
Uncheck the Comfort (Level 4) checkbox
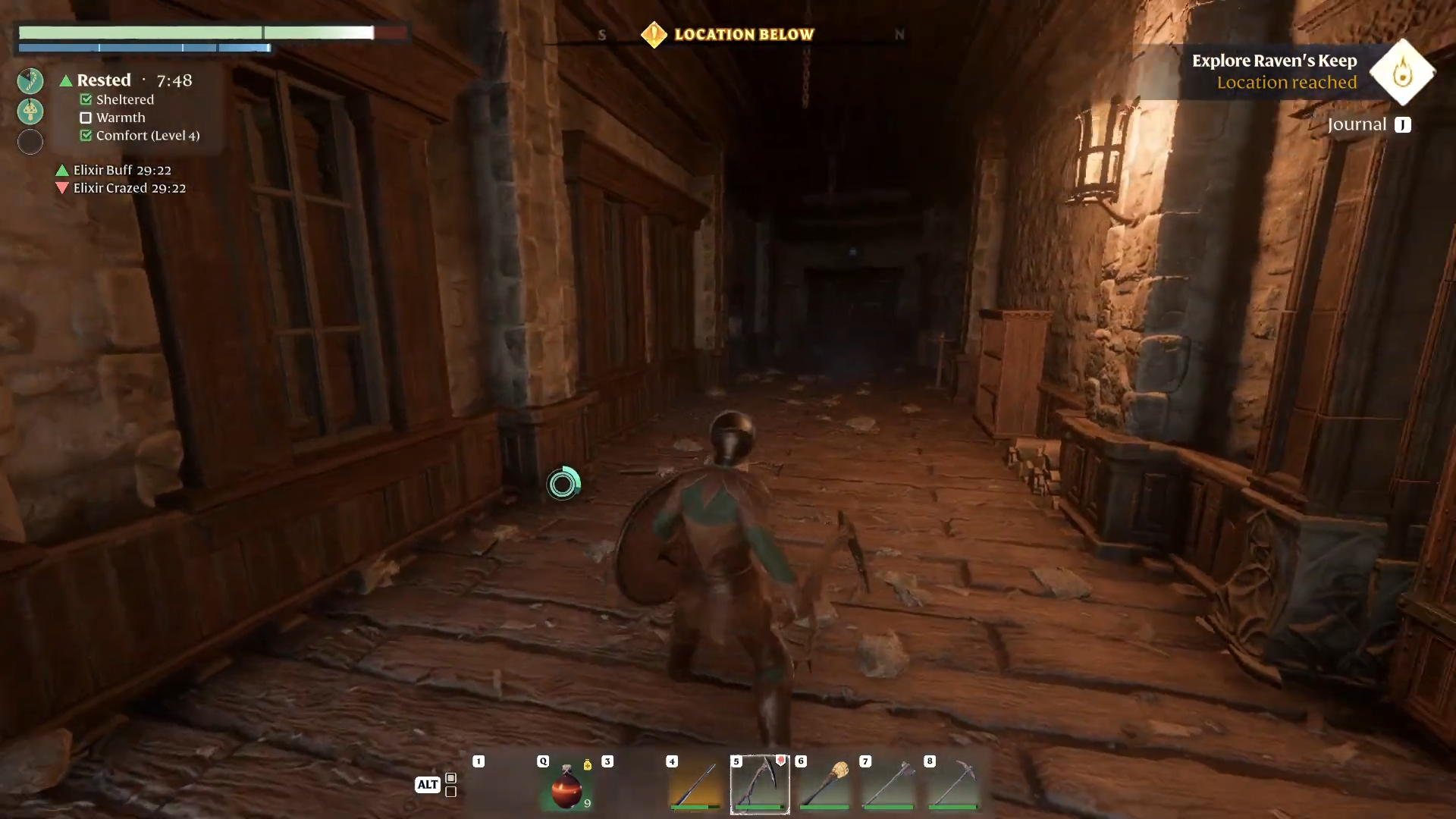[x=86, y=136]
